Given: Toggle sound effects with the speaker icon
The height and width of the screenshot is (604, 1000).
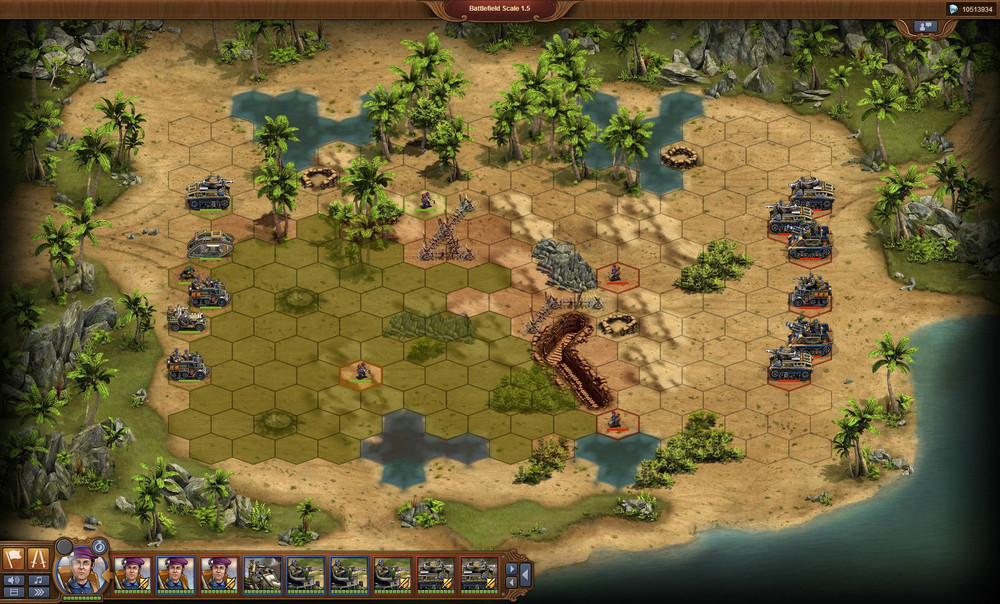Looking at the screenshot, I should 14,580.
